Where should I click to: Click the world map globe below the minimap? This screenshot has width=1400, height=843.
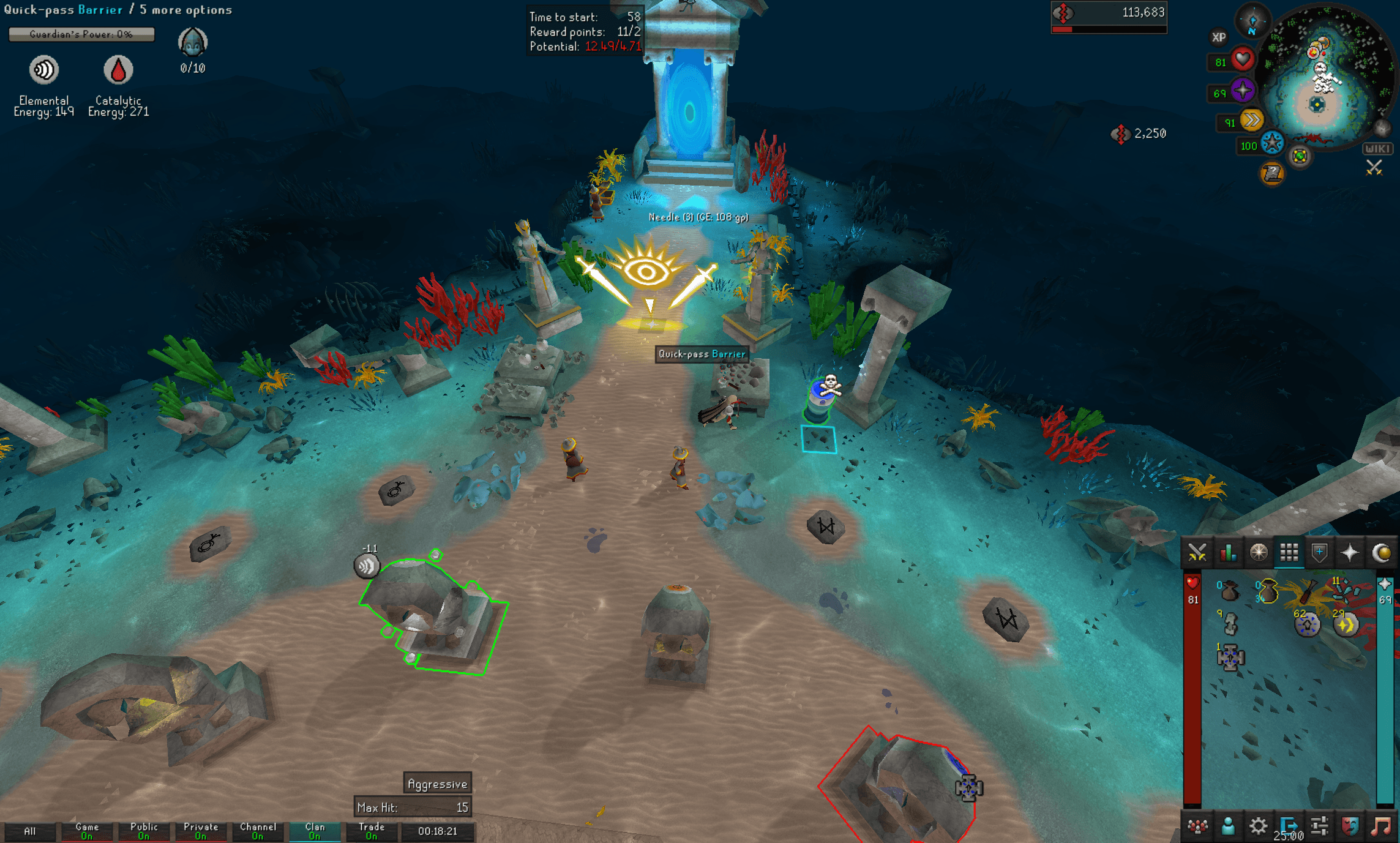(1300, 157)
